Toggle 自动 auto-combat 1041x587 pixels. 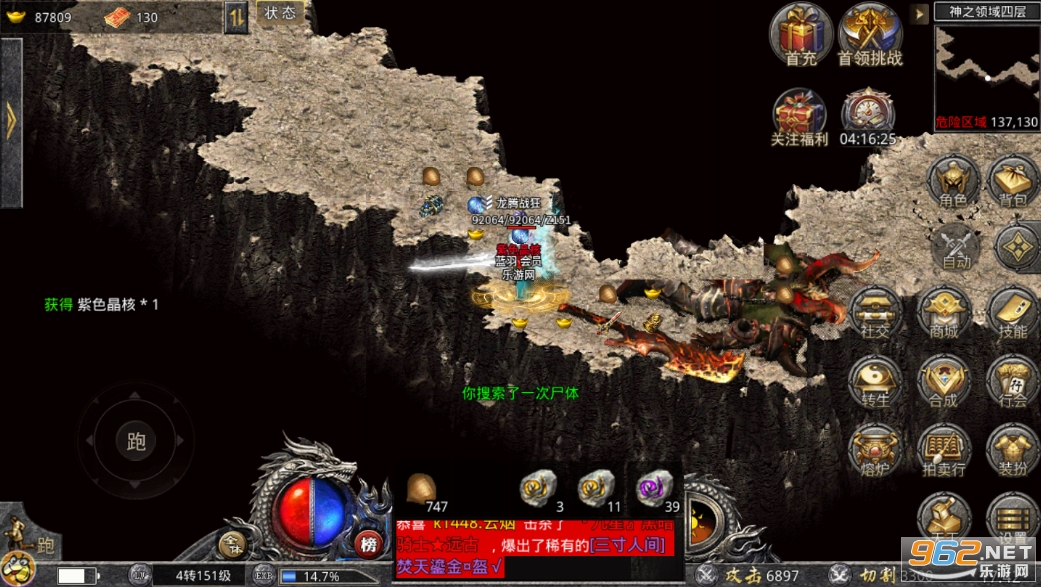click(957, 247)
